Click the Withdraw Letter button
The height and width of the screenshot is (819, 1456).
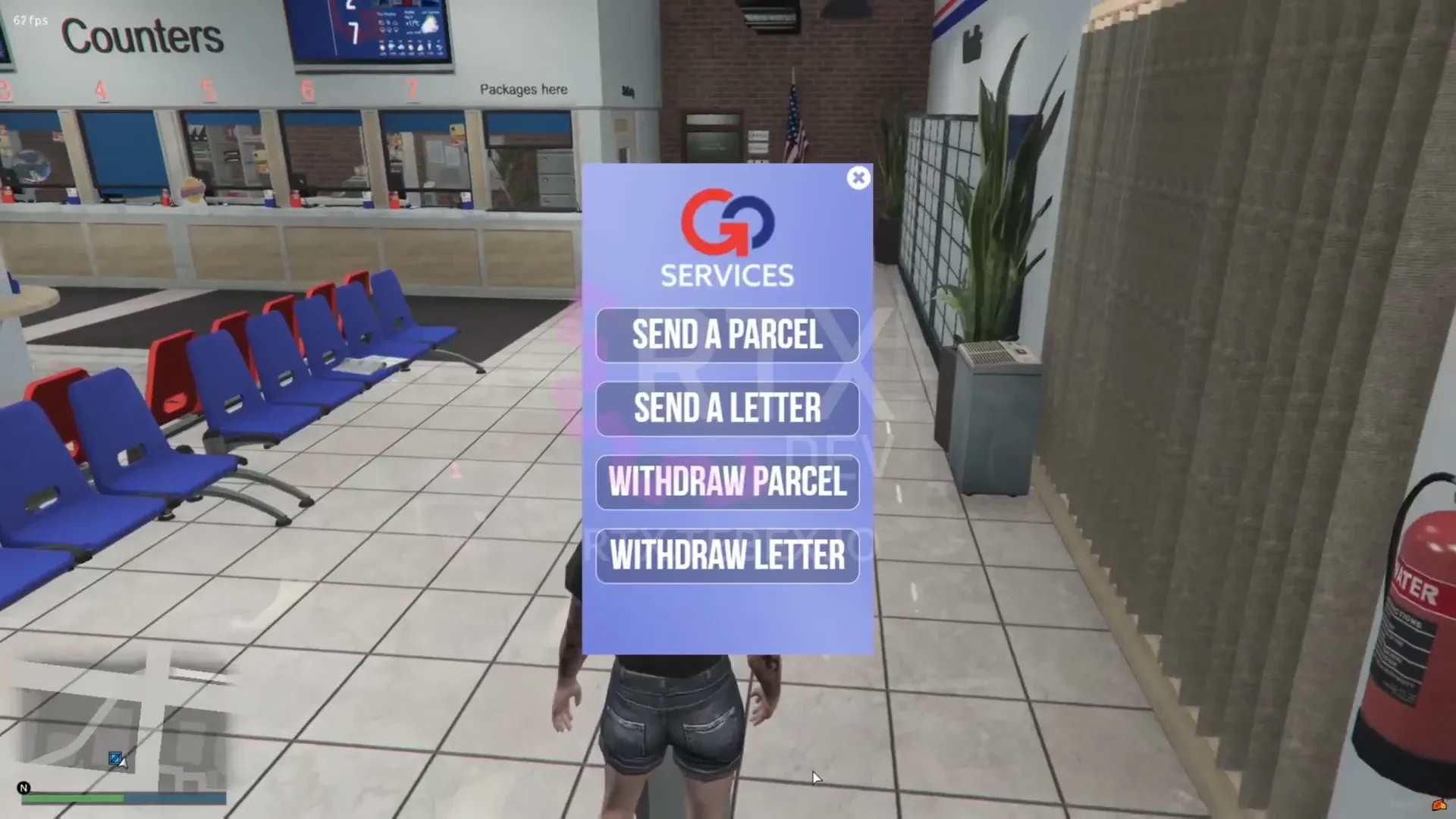(x=727, y=556)
